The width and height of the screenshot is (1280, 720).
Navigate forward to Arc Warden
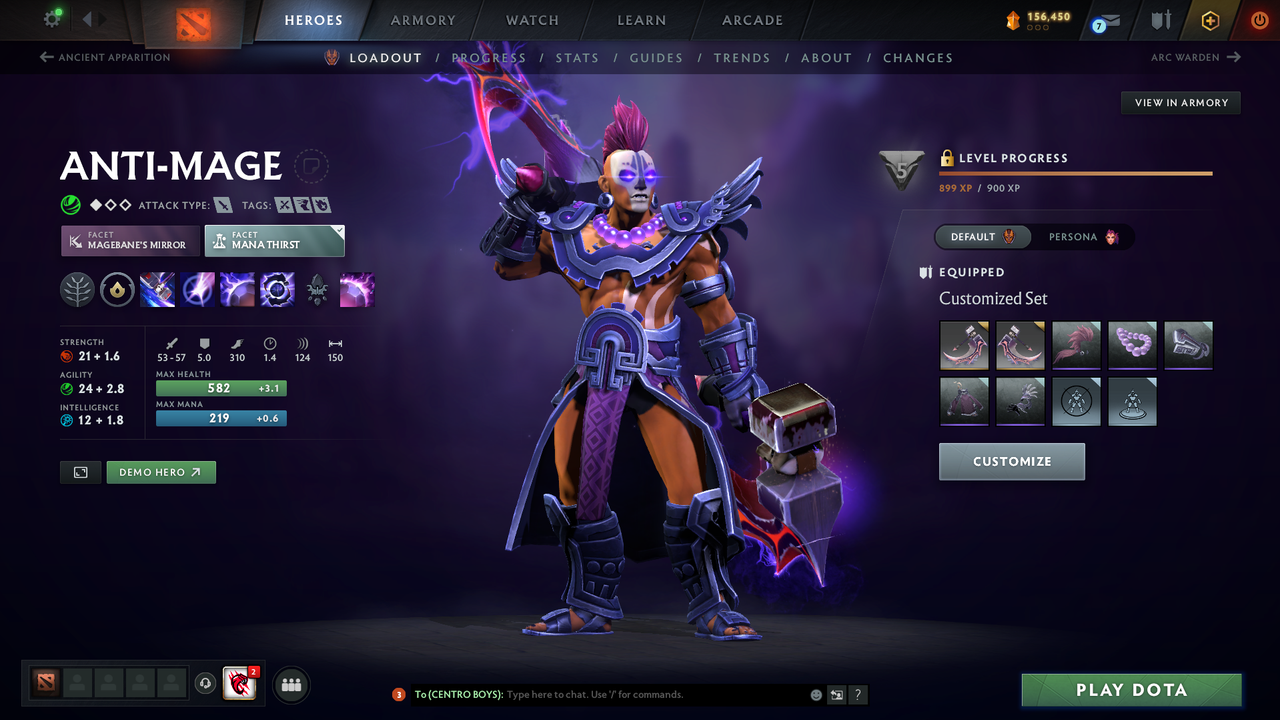pyautogui.click(x=1193, y=57)
